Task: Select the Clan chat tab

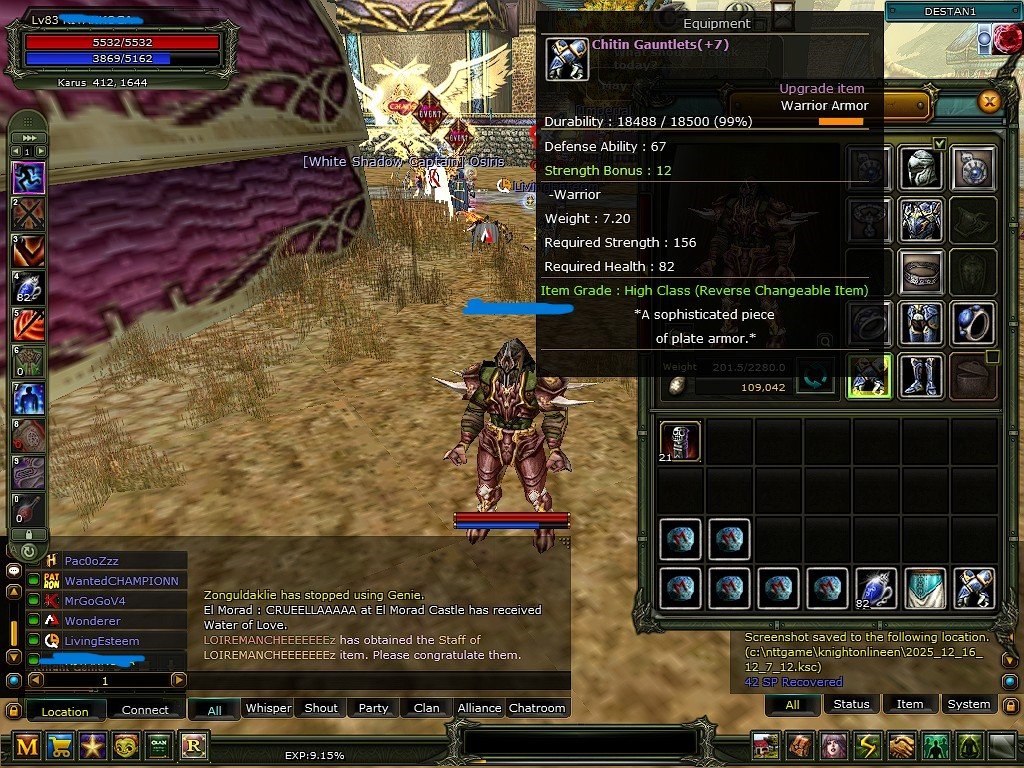Action: pos(426,708)
